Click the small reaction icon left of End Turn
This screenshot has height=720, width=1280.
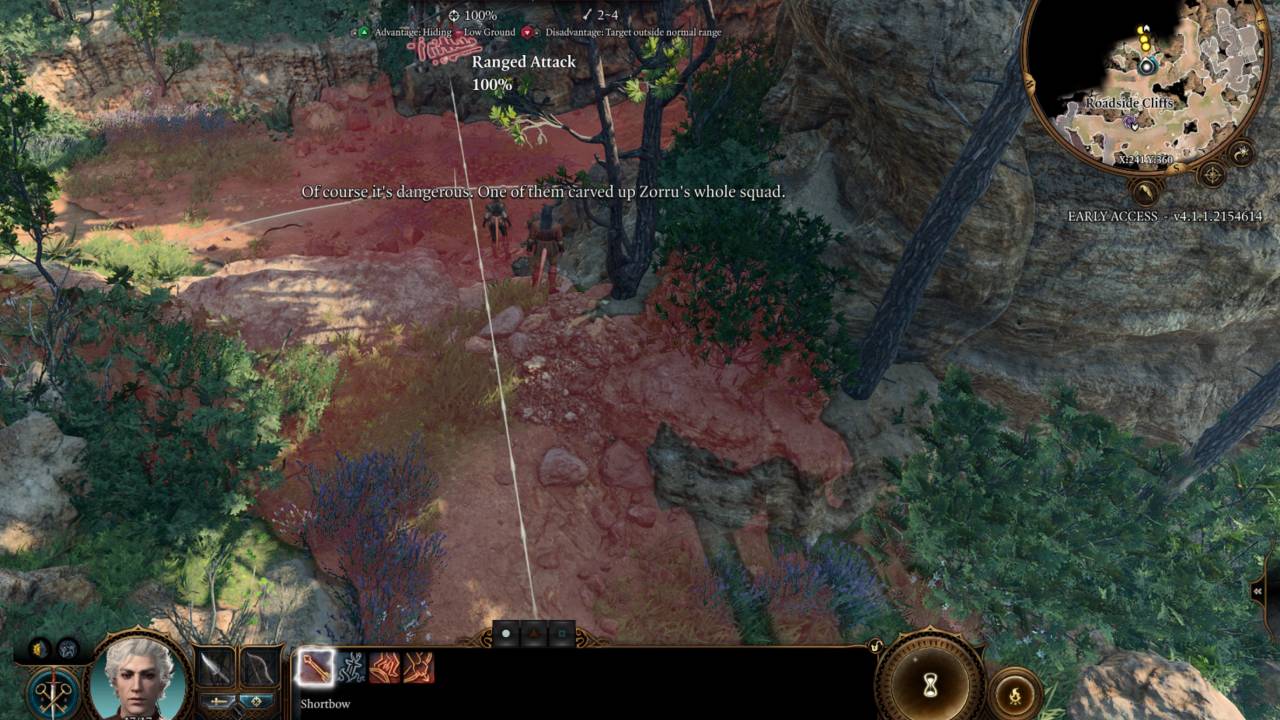[x=875, y=646]
